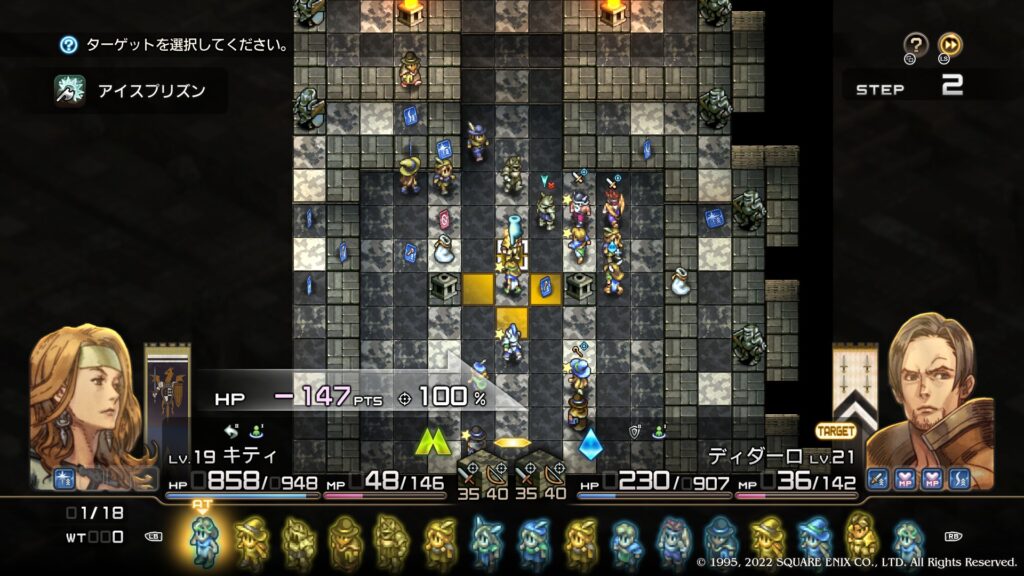Select the アイスプリズン spell entry
The width and height of the screenshot is (1024, 576).
click(139, 91)
